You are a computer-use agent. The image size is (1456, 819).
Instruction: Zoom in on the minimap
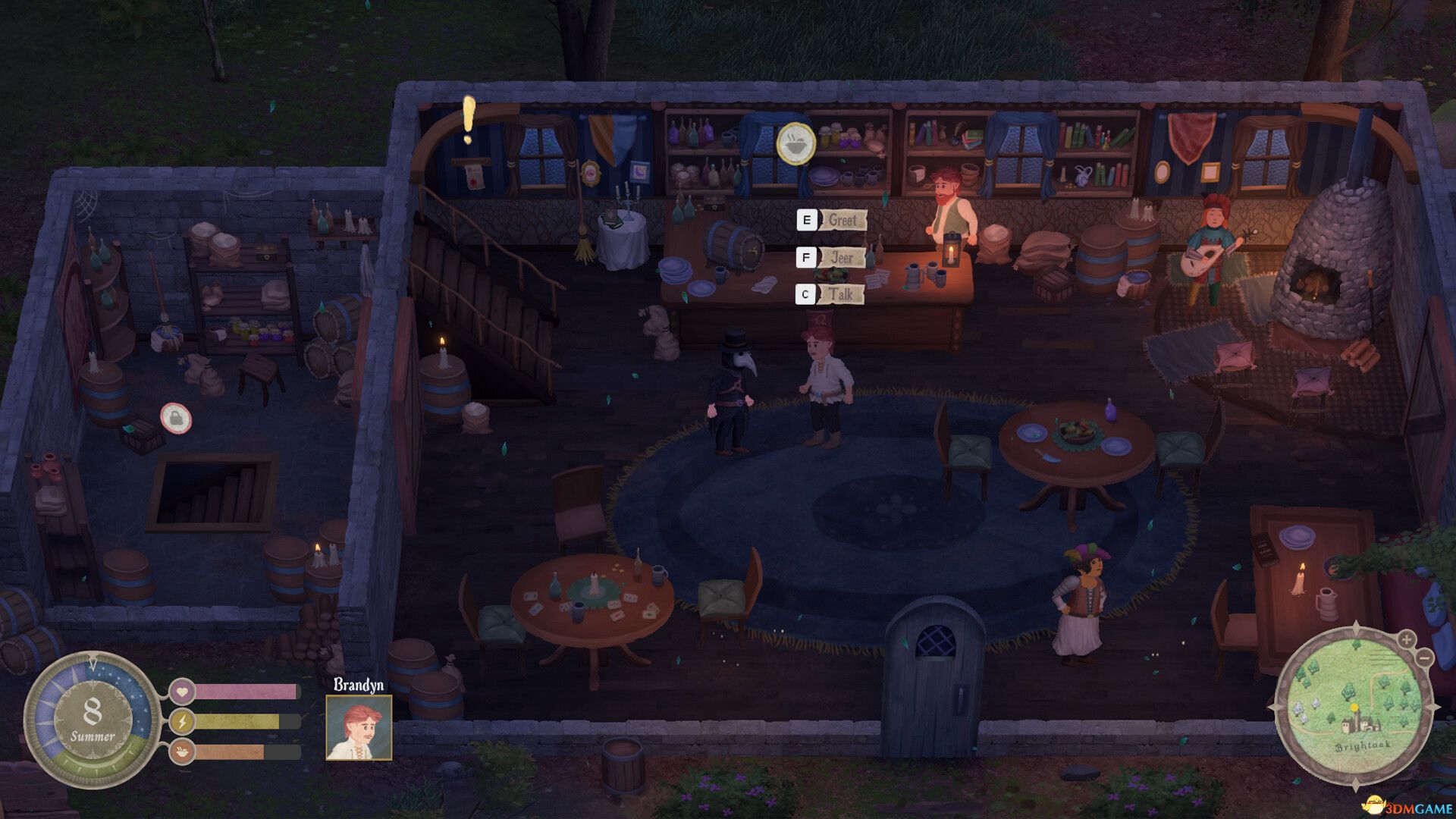[1407, 639]
